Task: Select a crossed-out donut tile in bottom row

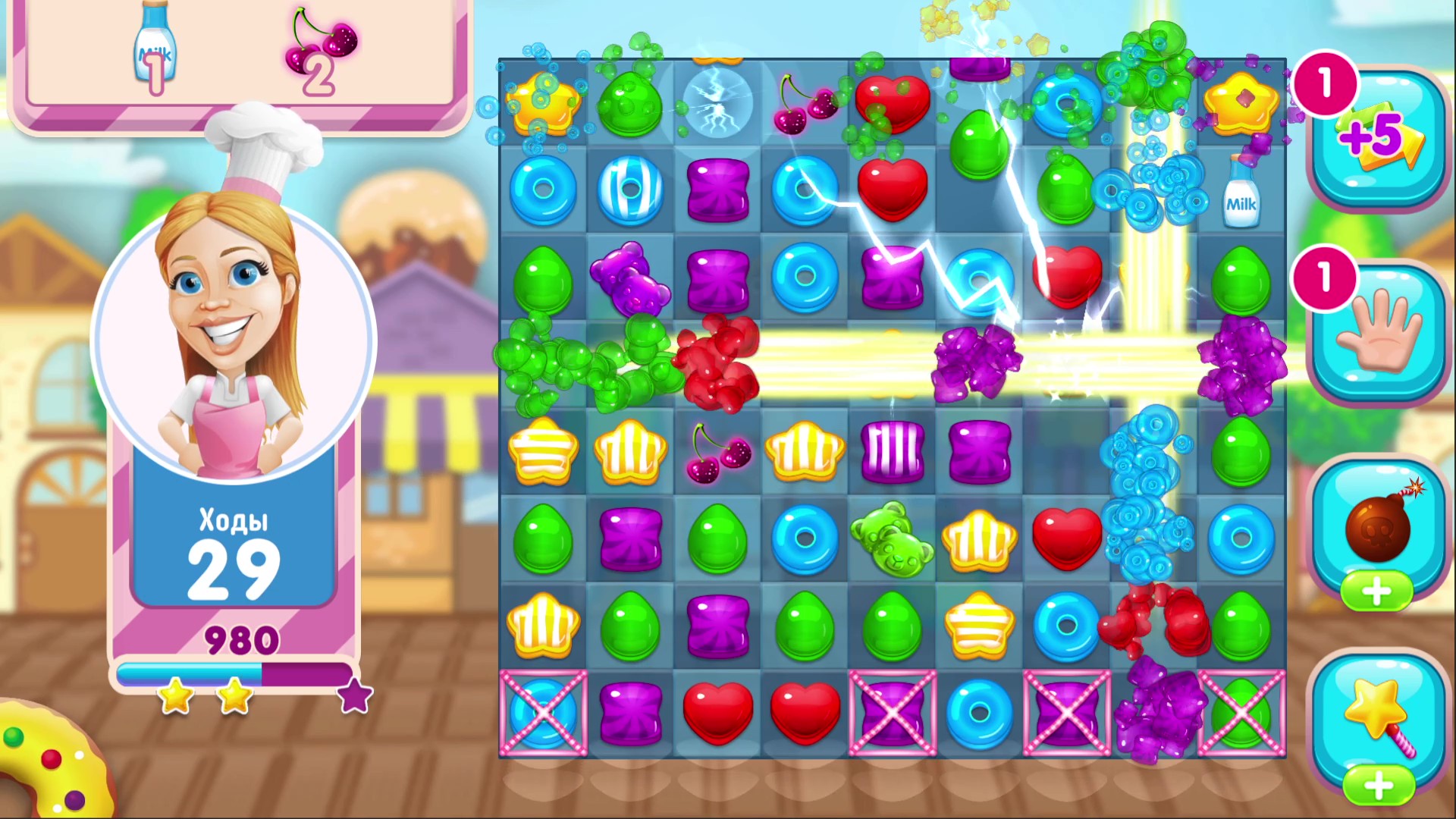Action: pyautogui.click(x=544, y=713)
